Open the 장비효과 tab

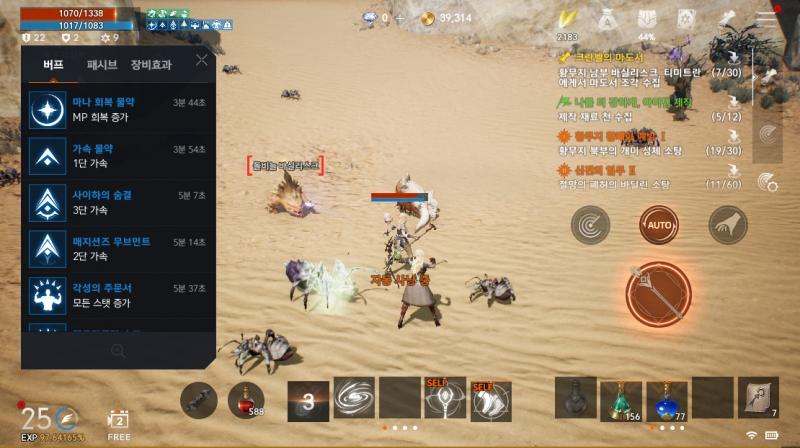[x=150, y=65]
